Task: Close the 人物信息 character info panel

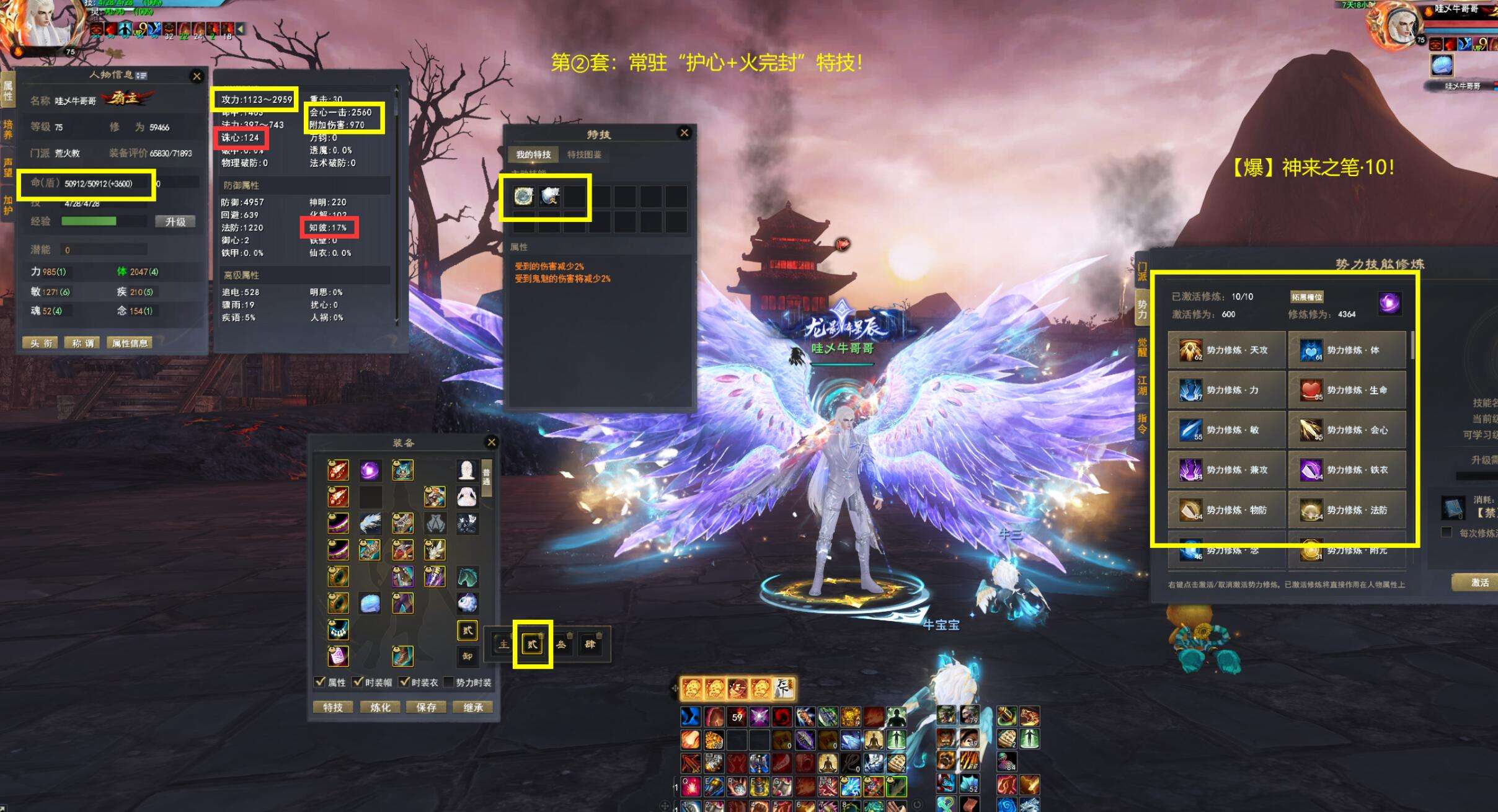Action: click(197, 76)
